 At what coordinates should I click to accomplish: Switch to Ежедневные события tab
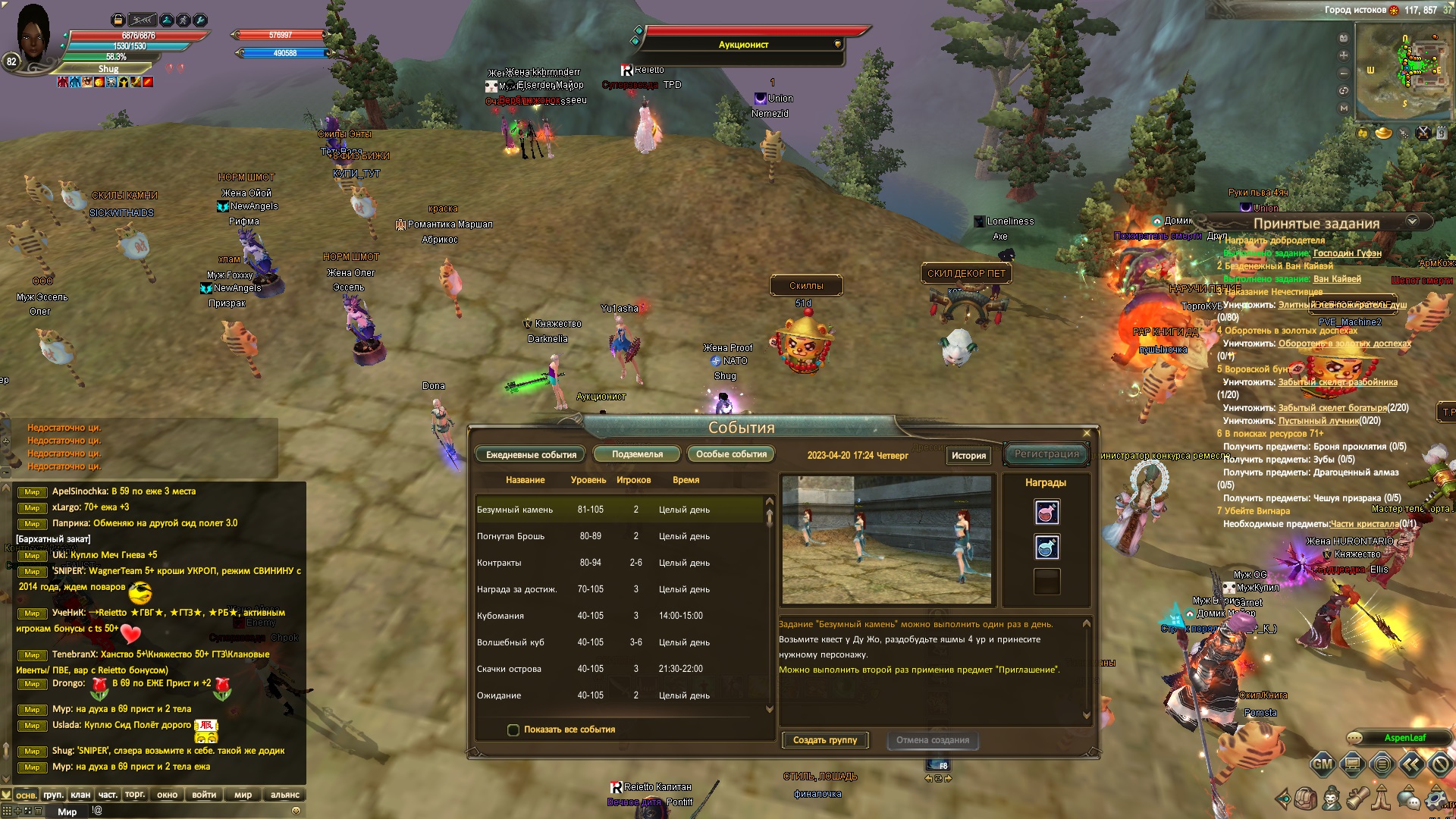531,455
